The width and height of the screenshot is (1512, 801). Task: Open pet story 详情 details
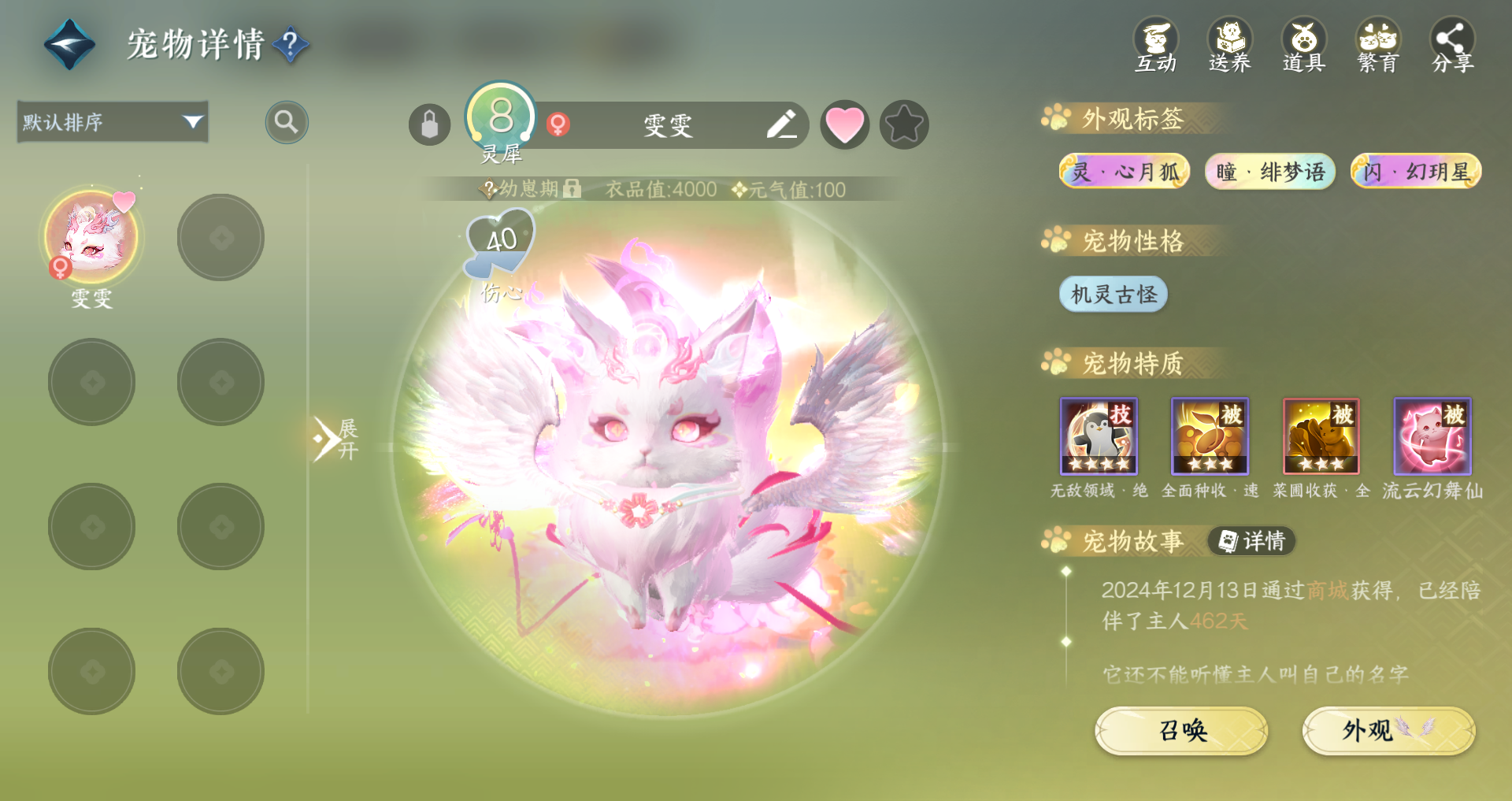pyautogui.click(x=1252, y=541)
